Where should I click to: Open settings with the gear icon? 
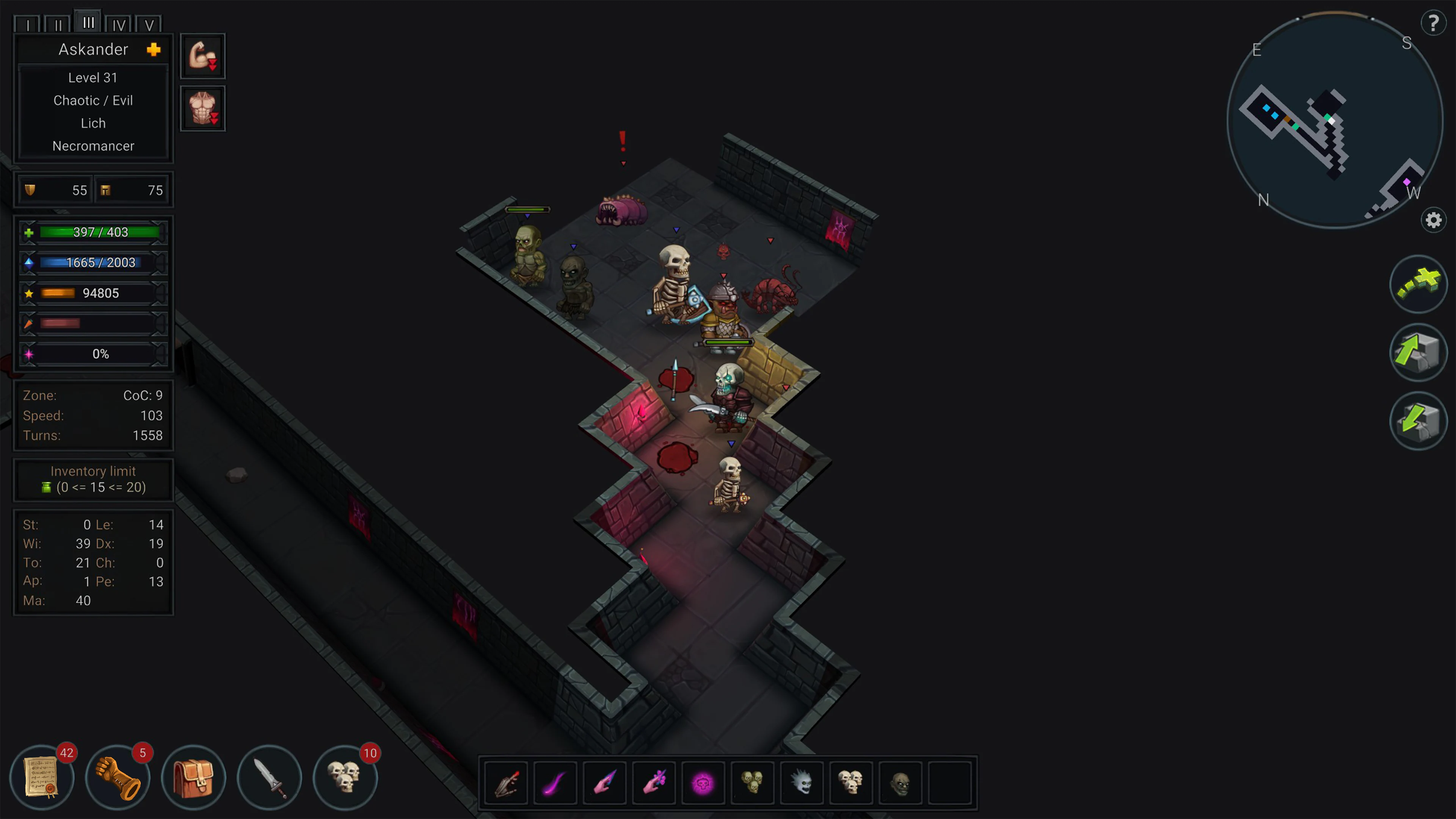pyautogui.click(x=1433, y=220)
